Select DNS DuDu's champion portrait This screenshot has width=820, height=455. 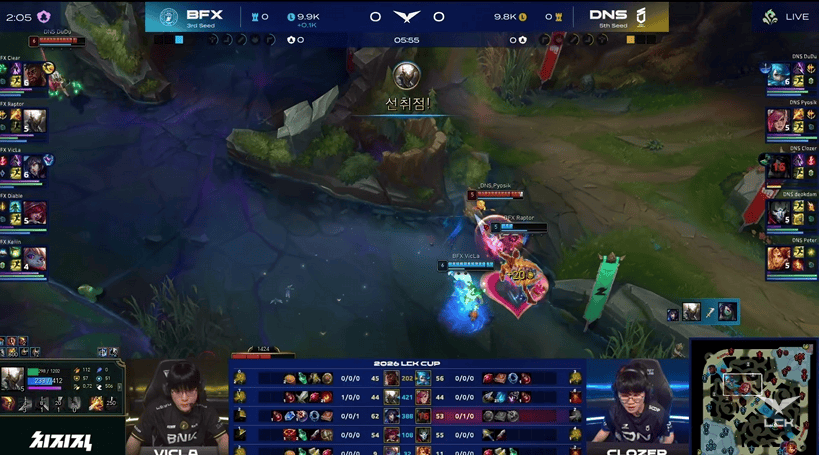click(x=778, y=74)
